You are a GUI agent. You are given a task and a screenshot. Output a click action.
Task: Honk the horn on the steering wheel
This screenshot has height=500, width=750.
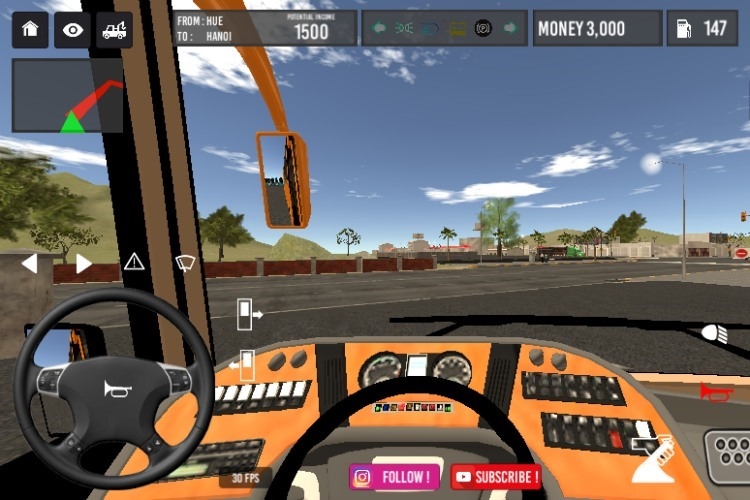tap(116, 389)
